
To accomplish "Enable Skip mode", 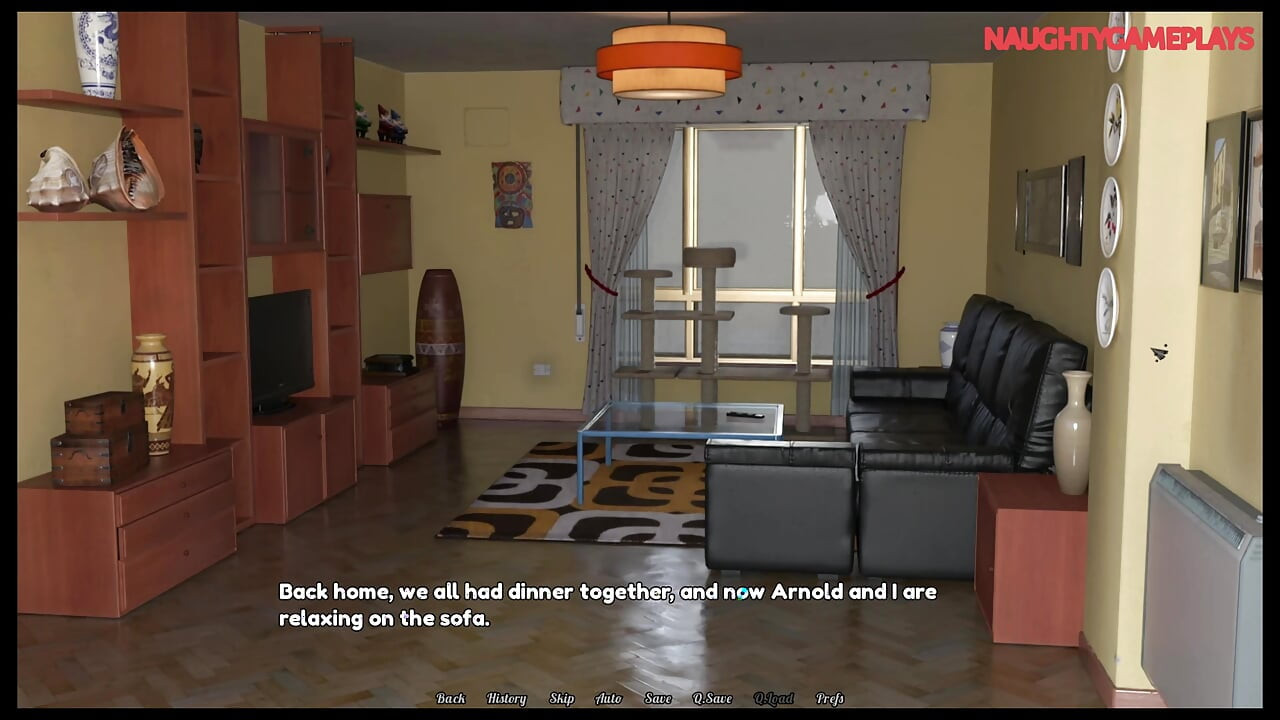I will click(561, 698).
